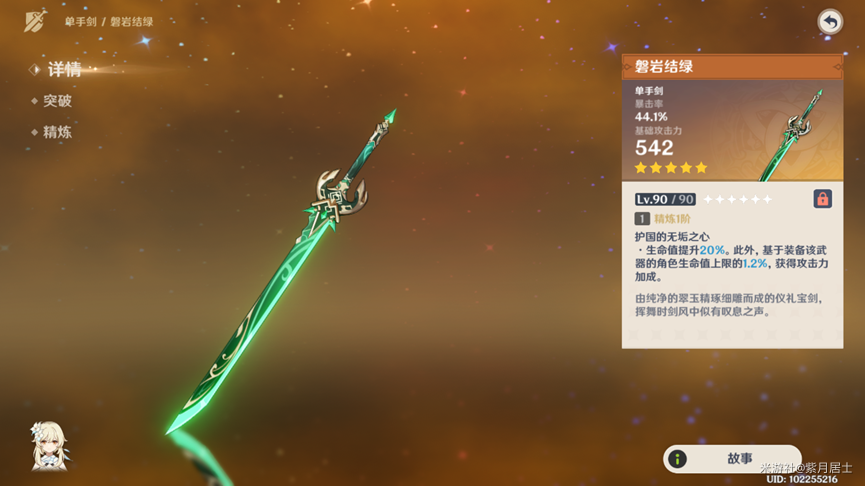Switch to the 突破 ascension tab
The height and width of the screenshot is (486, 865).
tap(57, 101)
